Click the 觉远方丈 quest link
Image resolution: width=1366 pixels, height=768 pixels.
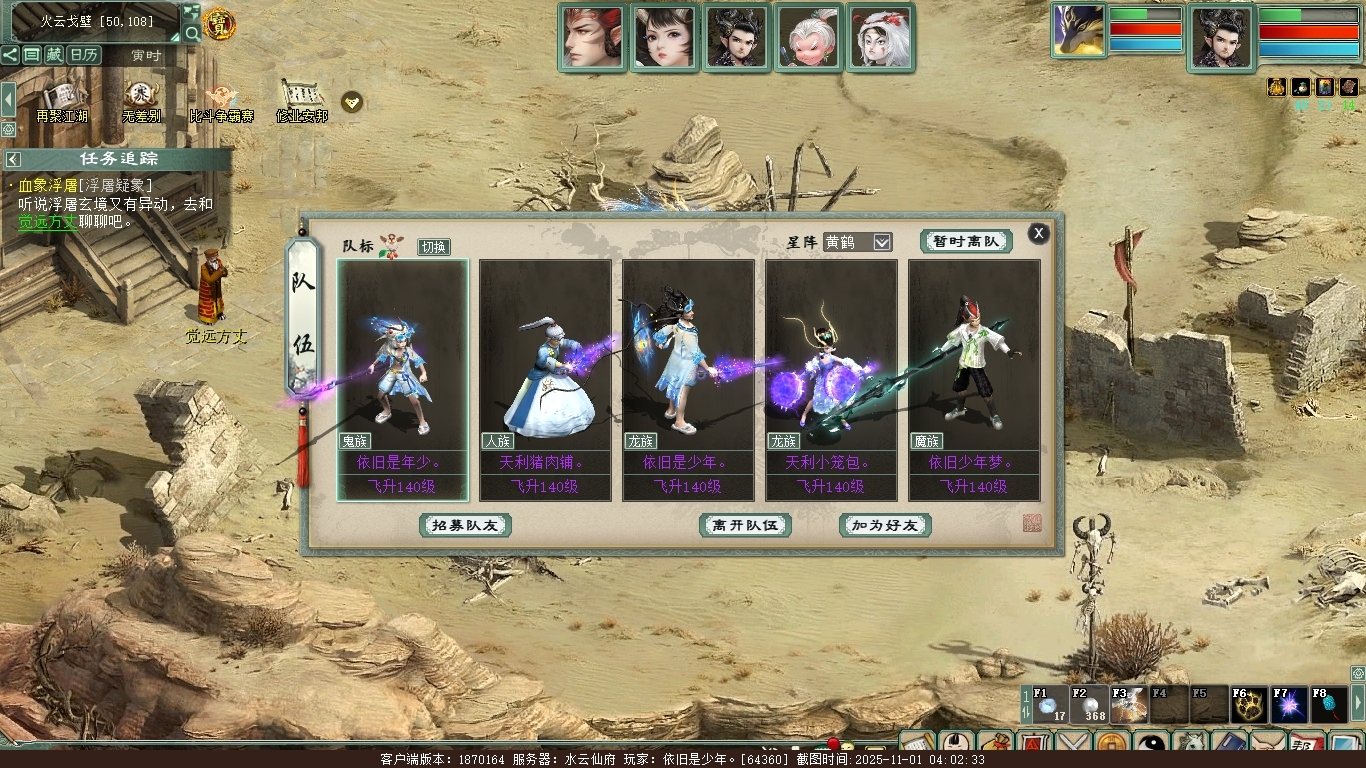coord(47,222)
